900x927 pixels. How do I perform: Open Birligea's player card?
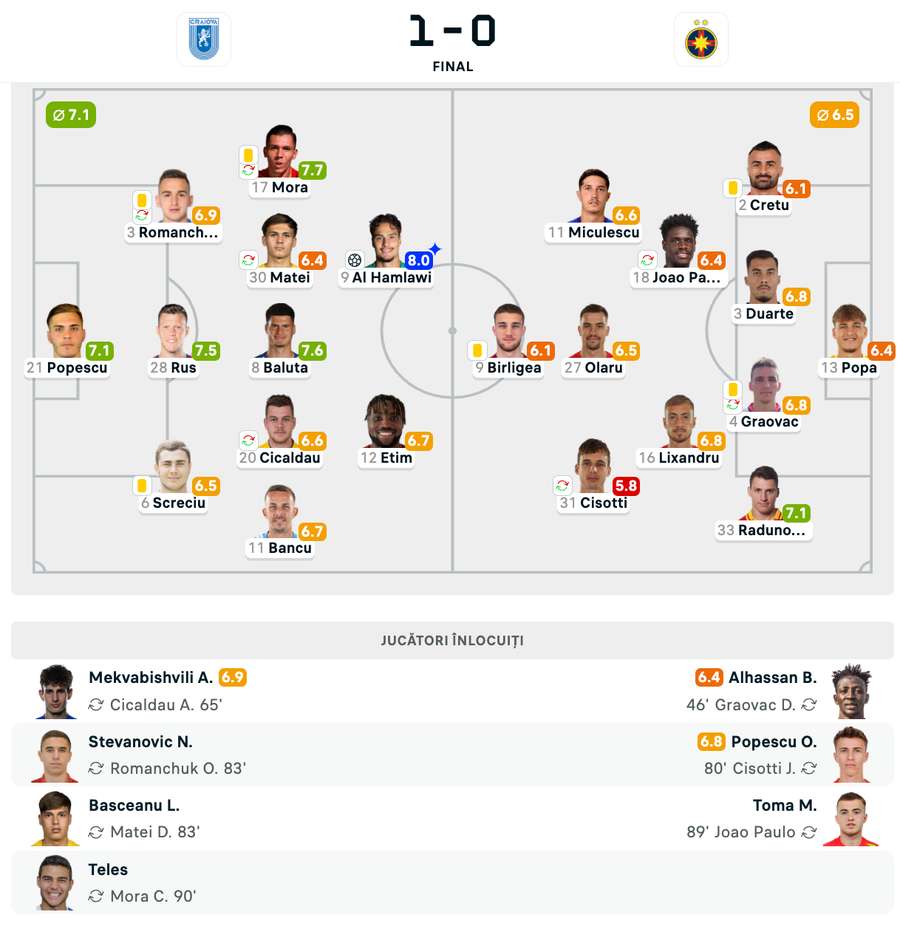coord(508,332)
